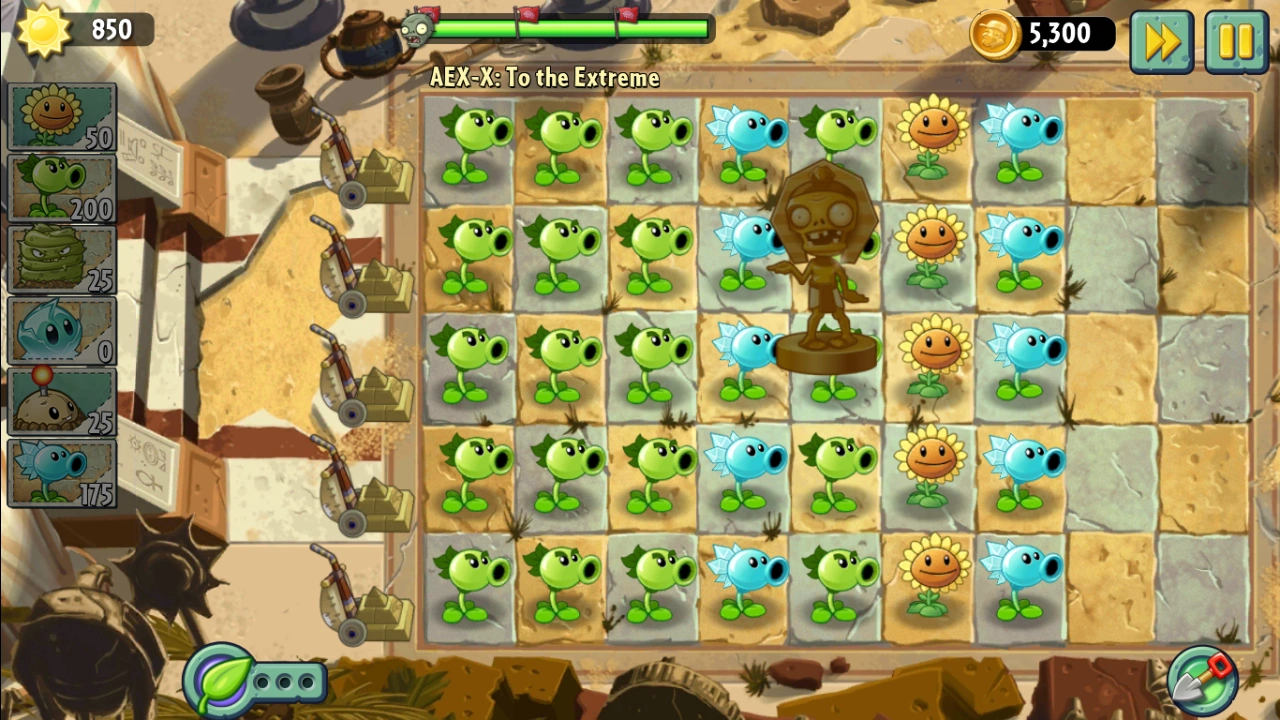
Task: Select the Potato Mine seed packet
Action: (61, 399)
